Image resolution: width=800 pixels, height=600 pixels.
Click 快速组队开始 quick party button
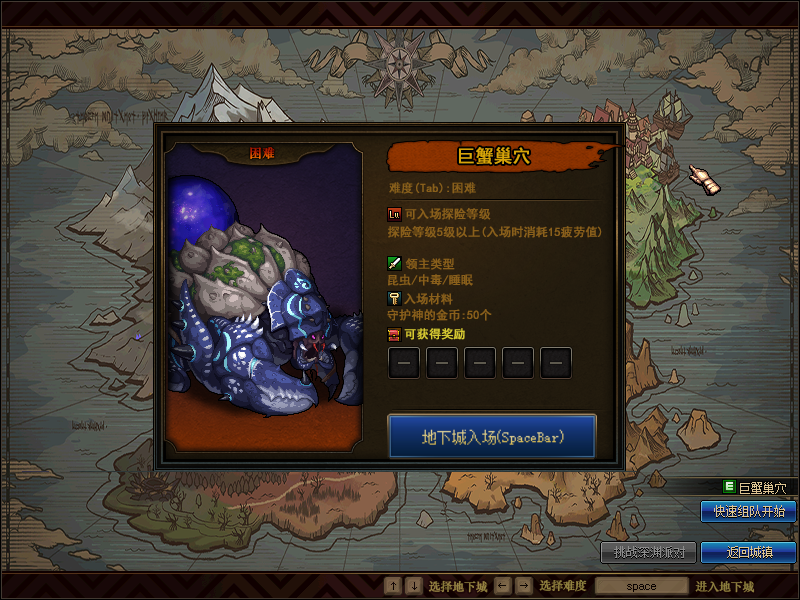[x=748, y=511]
